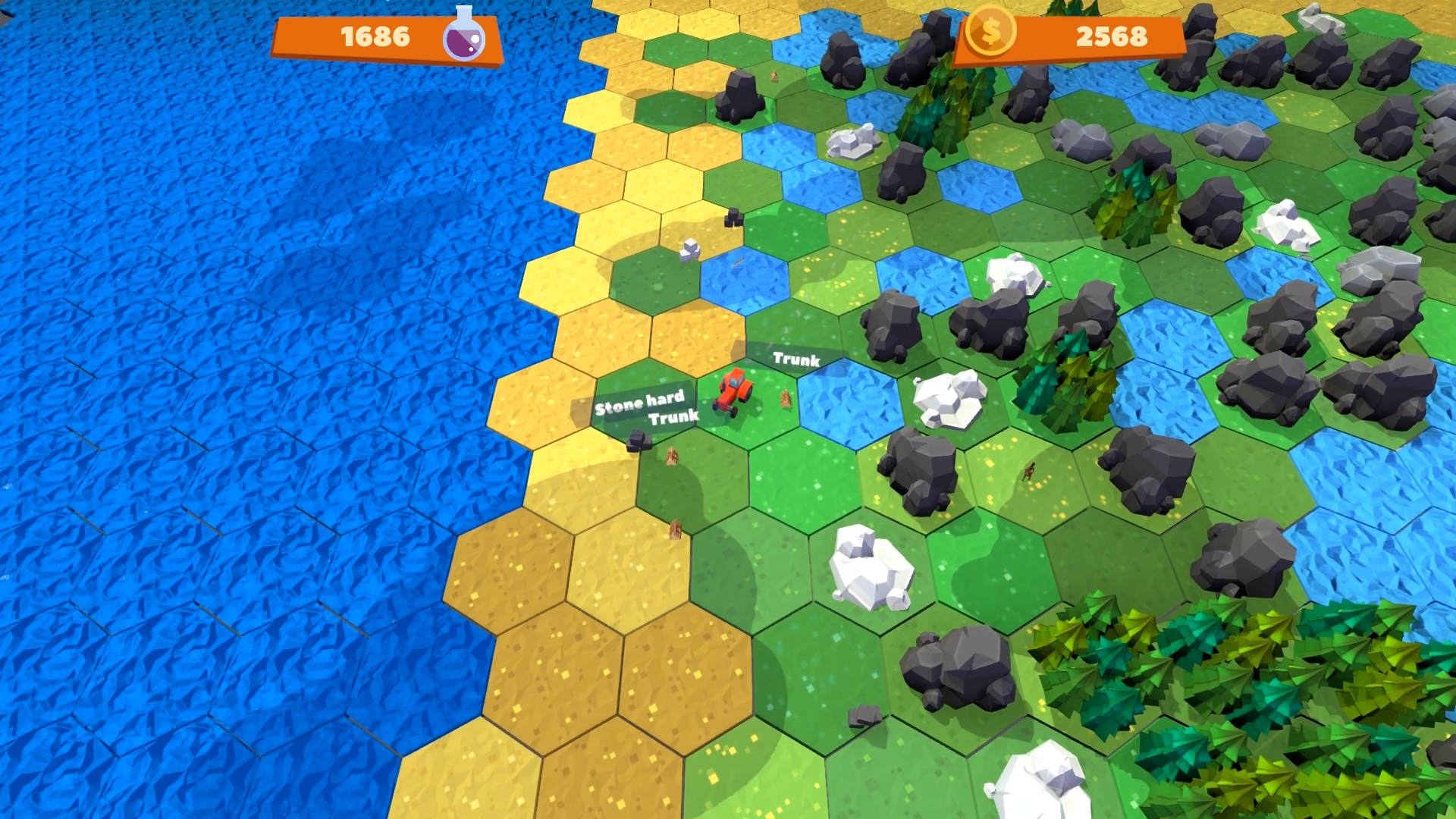Select the brown trunk next to the tractor
The width and height of the screenshot is (1456, 819).
785,398
